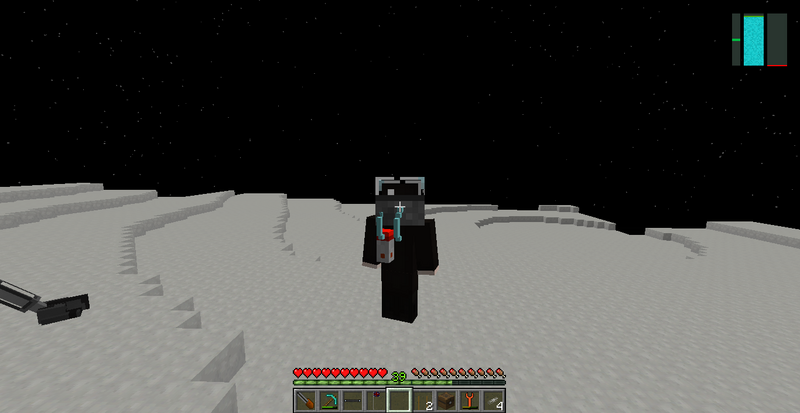Screen dimensions: 800x413
Task: Choose the flag pole hotbar slot
Action: pos(376,401)
